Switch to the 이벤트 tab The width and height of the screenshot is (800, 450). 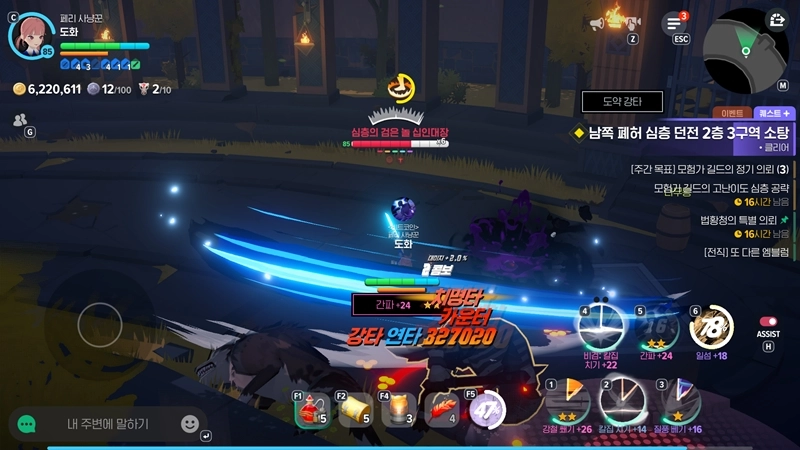pyautogui.click(x=726, y=113)
